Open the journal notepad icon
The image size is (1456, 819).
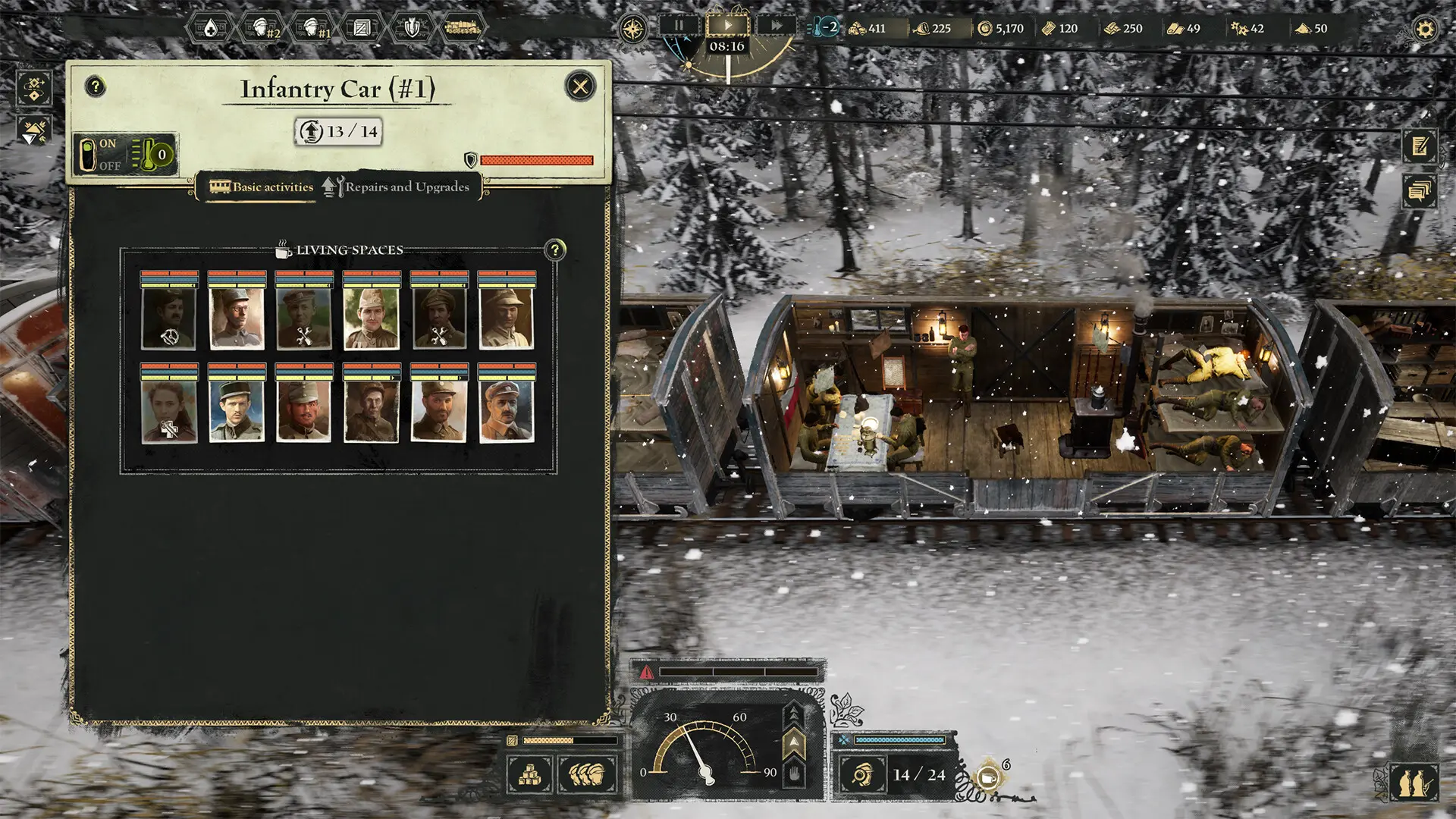(1420, 146)
